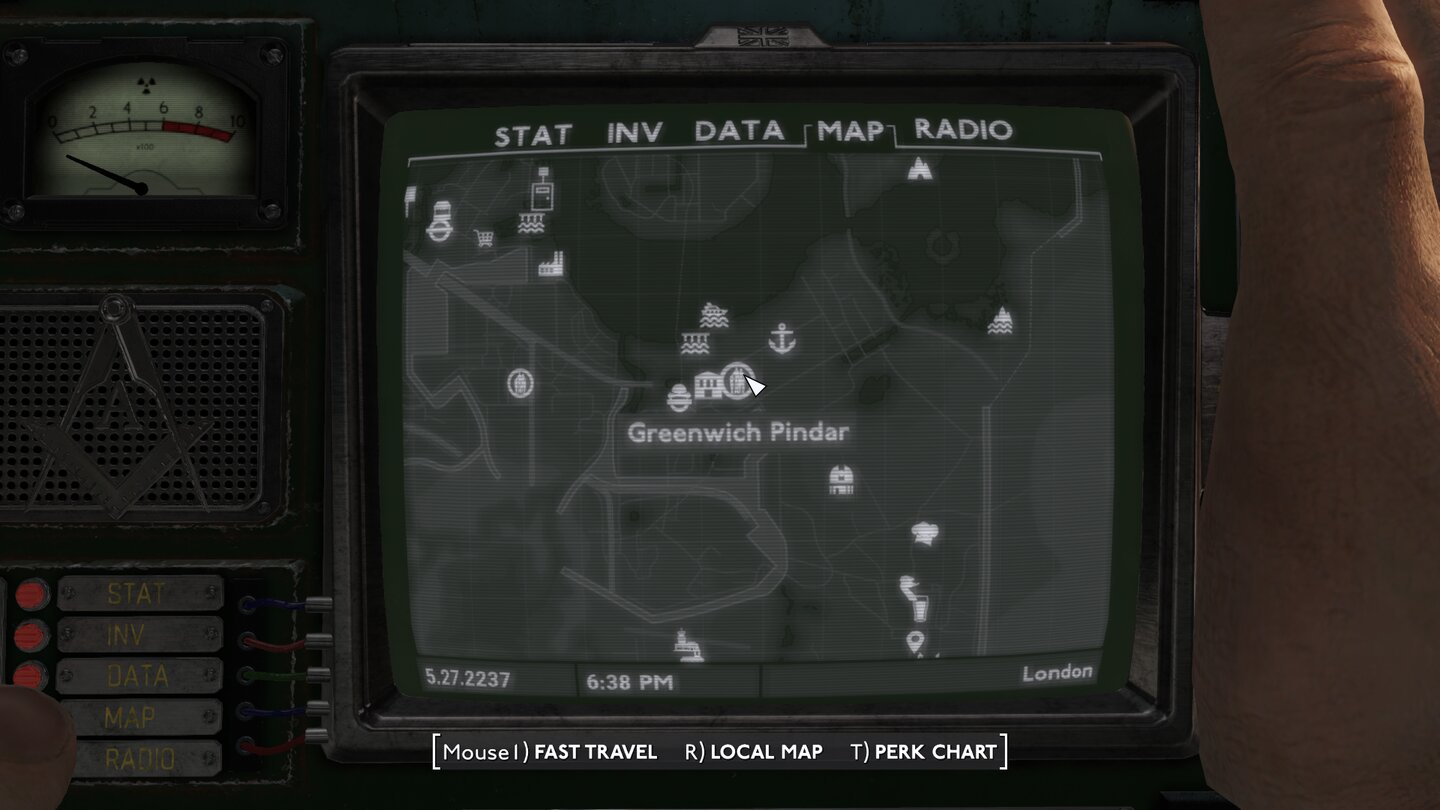Select the boat marker at bottom left

click(688, 645)
